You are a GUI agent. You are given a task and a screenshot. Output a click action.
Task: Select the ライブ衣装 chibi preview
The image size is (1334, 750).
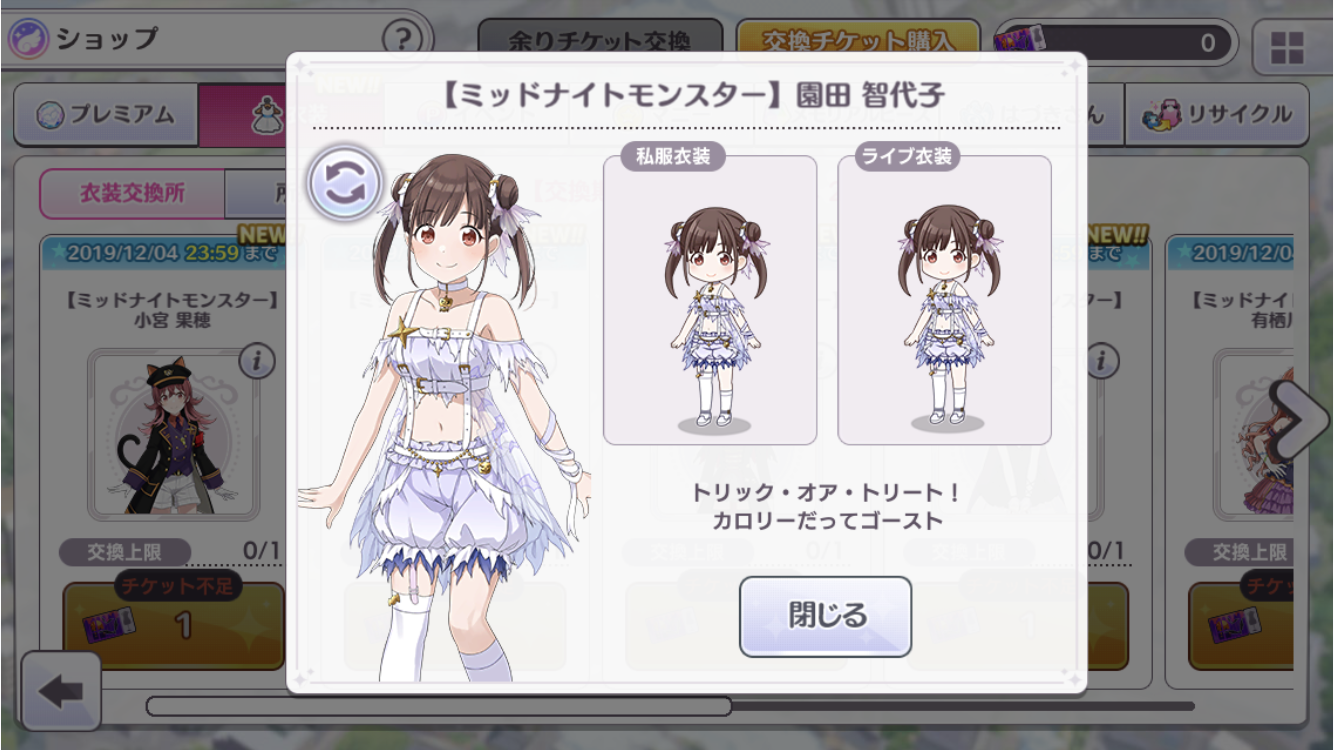click(944, 299)
